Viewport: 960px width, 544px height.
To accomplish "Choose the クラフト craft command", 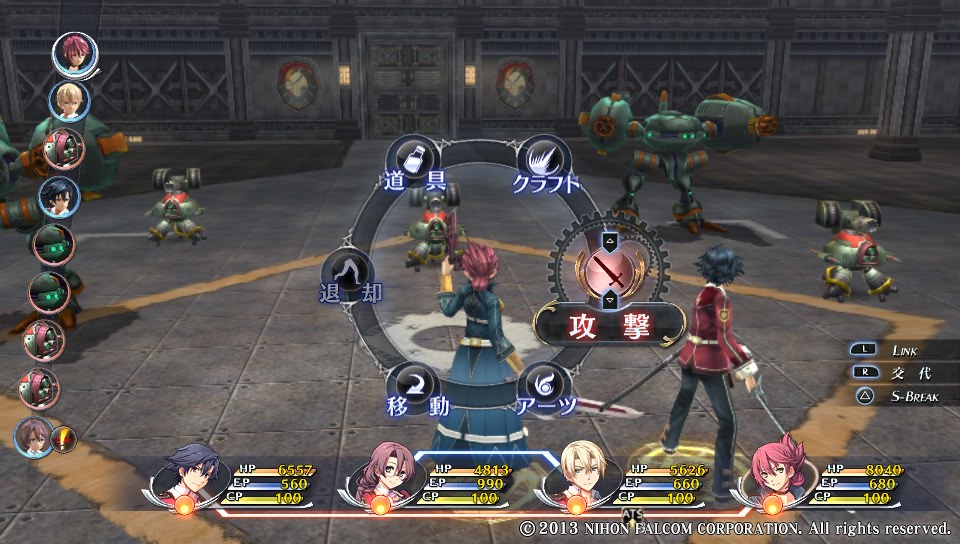I will (x=545, y=165).
